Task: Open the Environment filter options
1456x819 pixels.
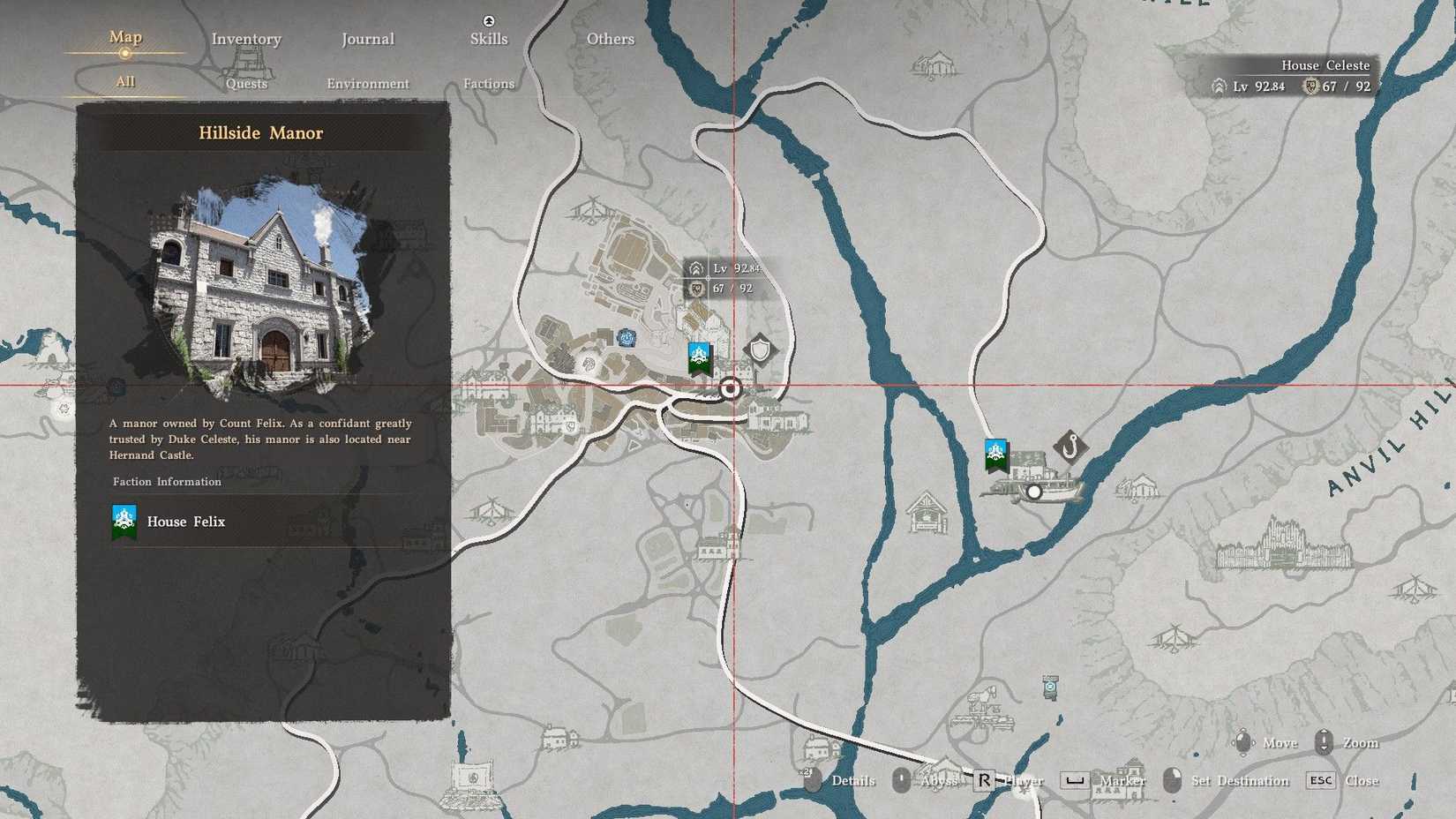Action: [x=367, y=83]
